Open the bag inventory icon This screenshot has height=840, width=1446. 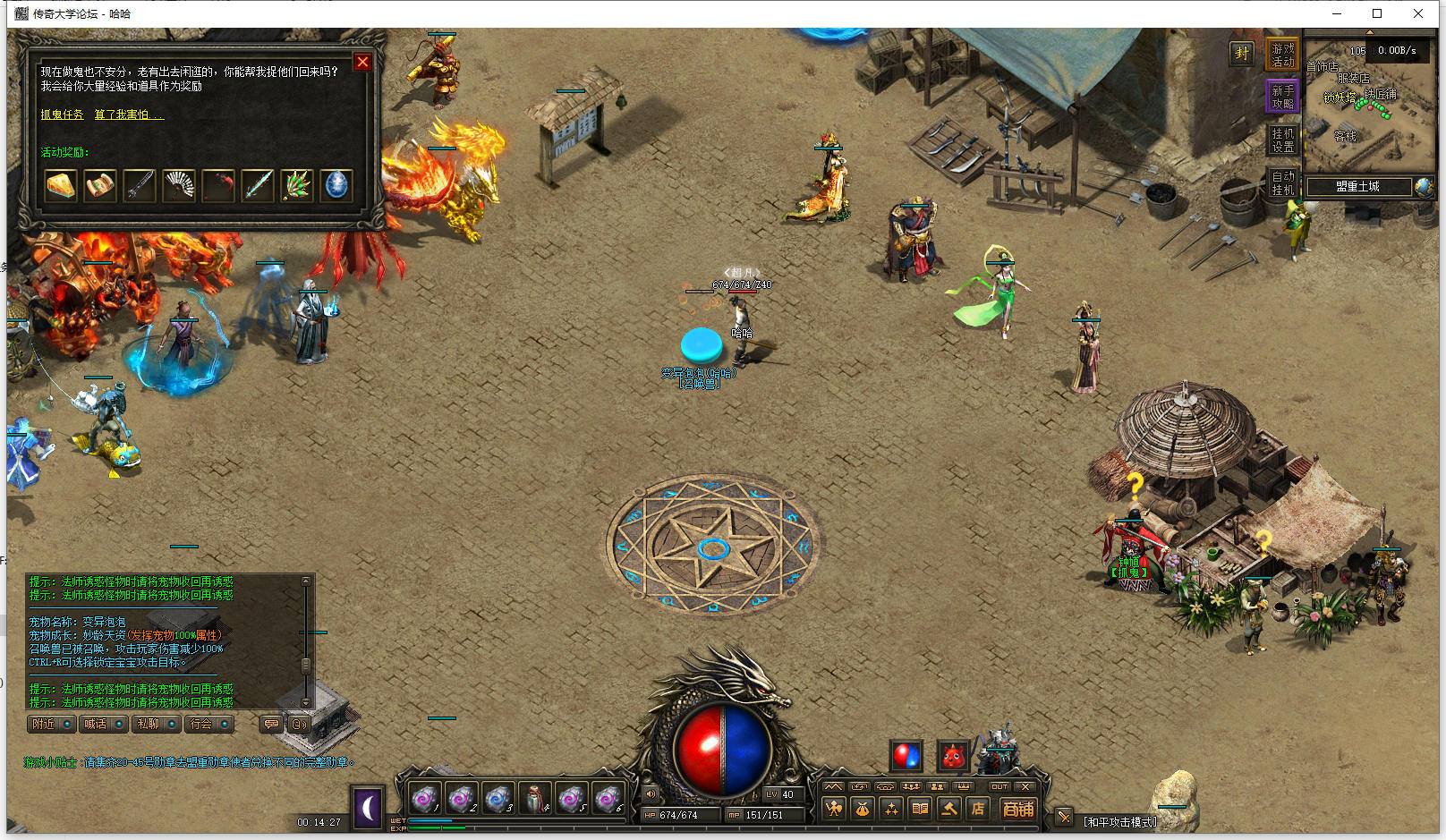point(862,809)
